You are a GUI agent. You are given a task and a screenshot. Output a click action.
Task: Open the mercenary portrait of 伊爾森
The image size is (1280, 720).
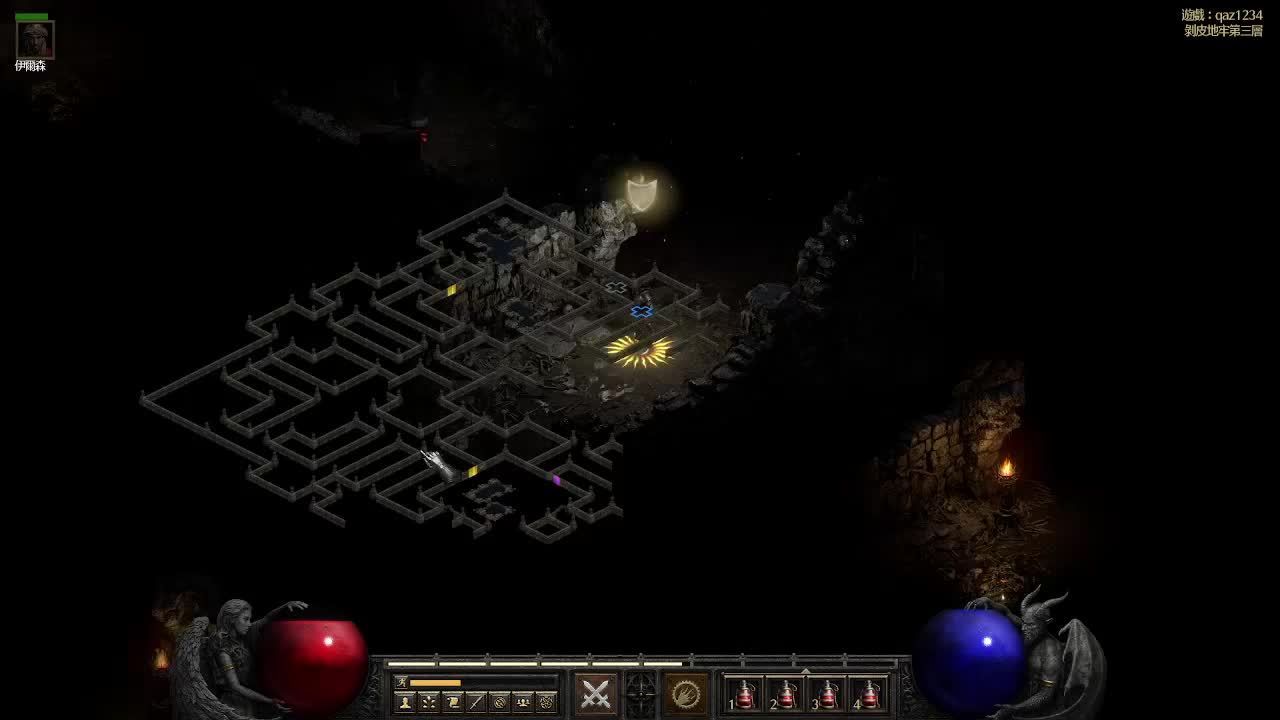click(x=35, y=40)
